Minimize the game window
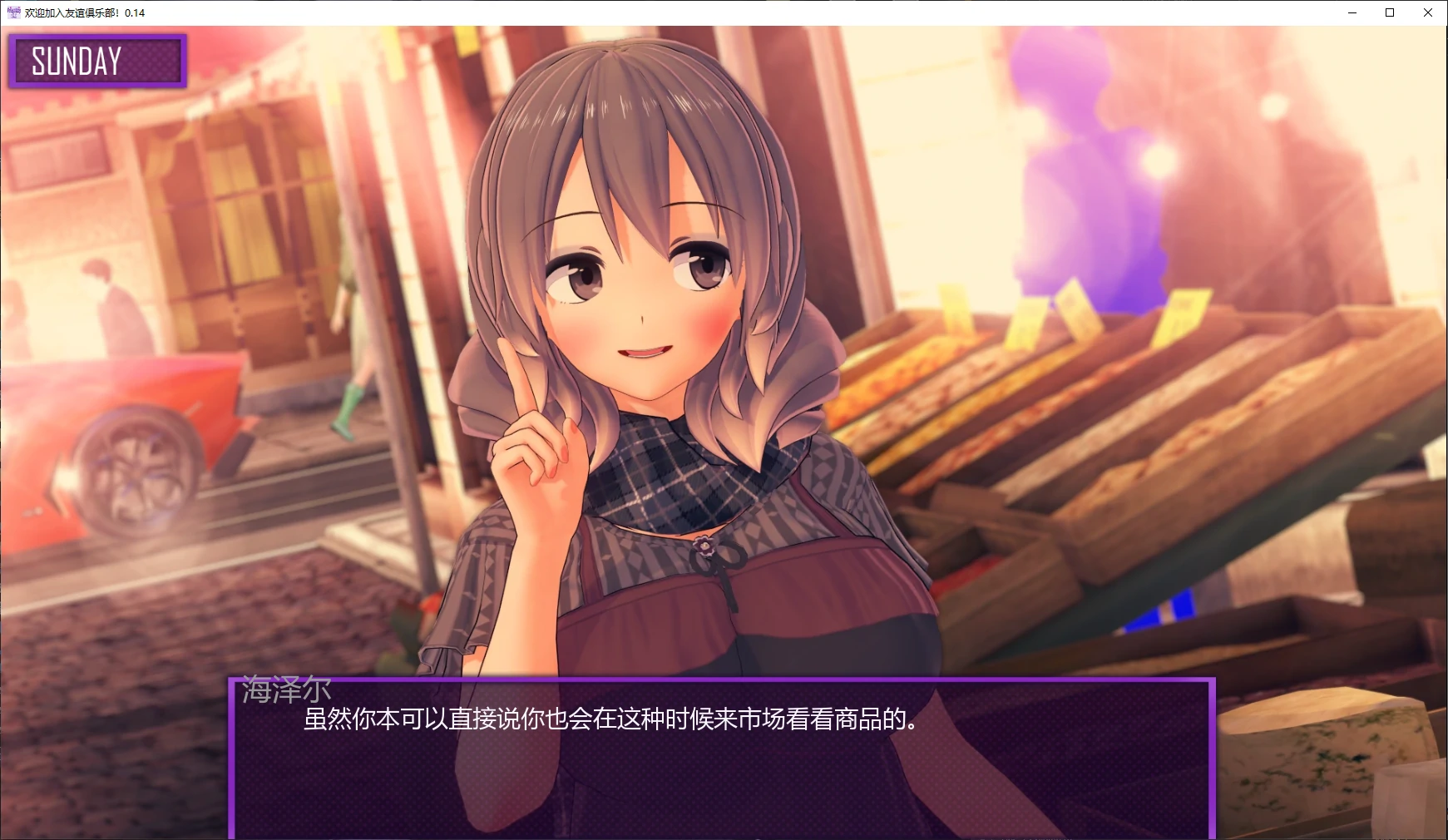This screenshot has height=840, width=1448. tap(1352, 12)
